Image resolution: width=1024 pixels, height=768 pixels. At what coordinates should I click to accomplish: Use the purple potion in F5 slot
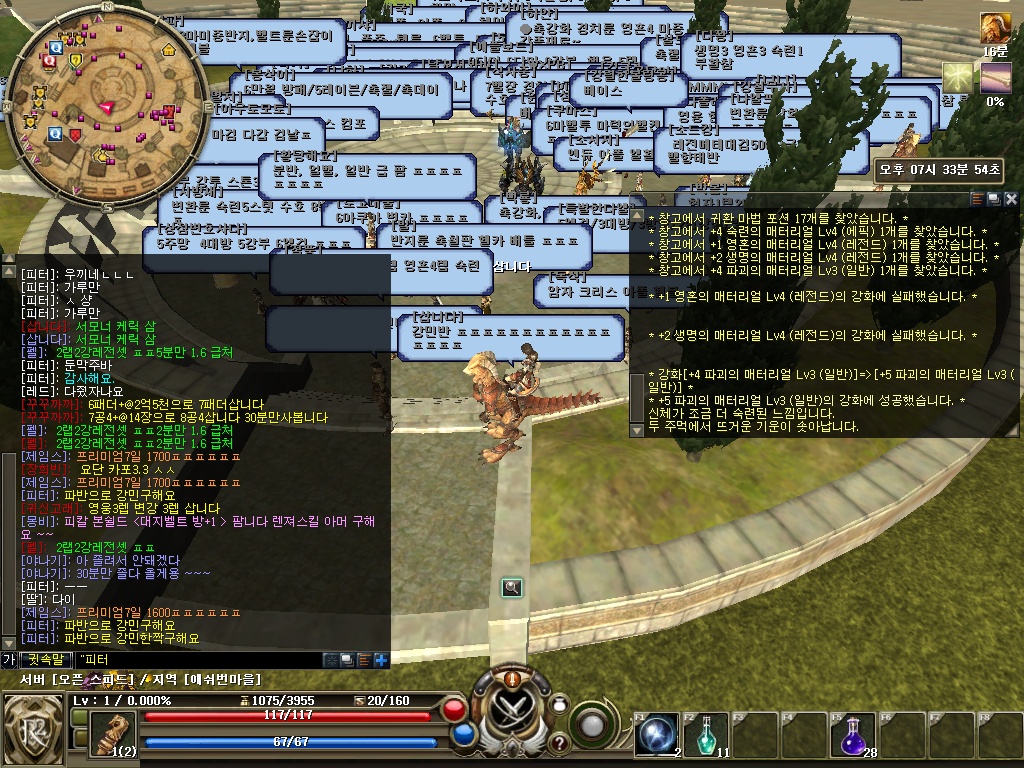(850, 734)
